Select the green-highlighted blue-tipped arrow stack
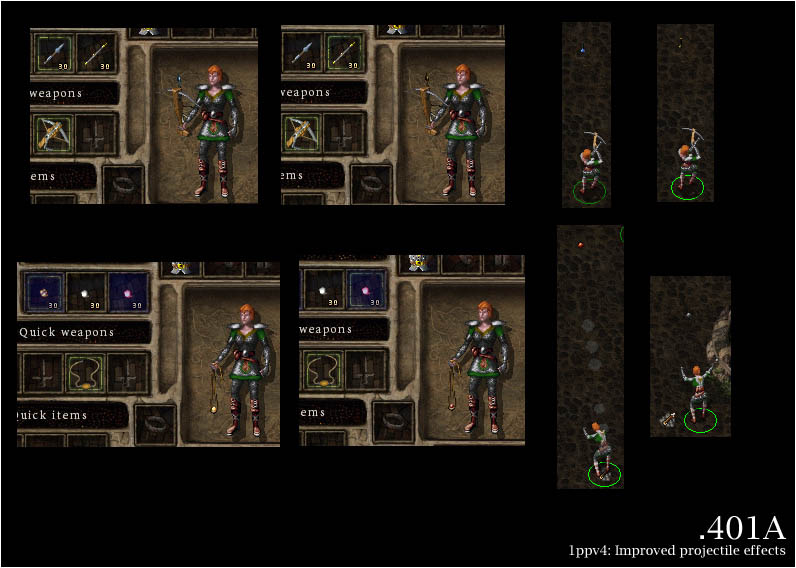The image size is (796, 568). point(54,52)
